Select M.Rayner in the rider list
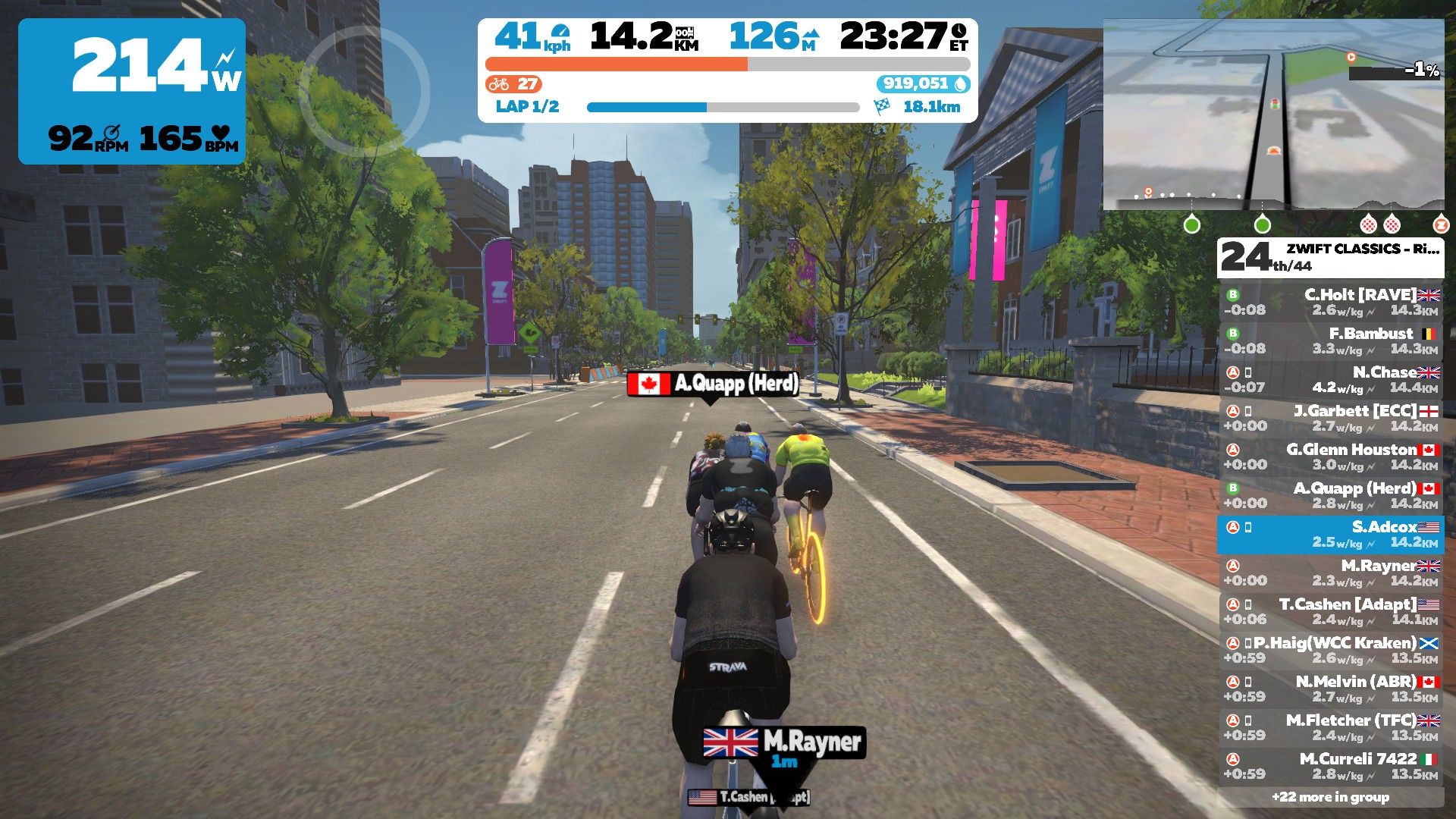Image resolution: width=1456 pixels, height=819 pixels. [x=1331, y=573]
